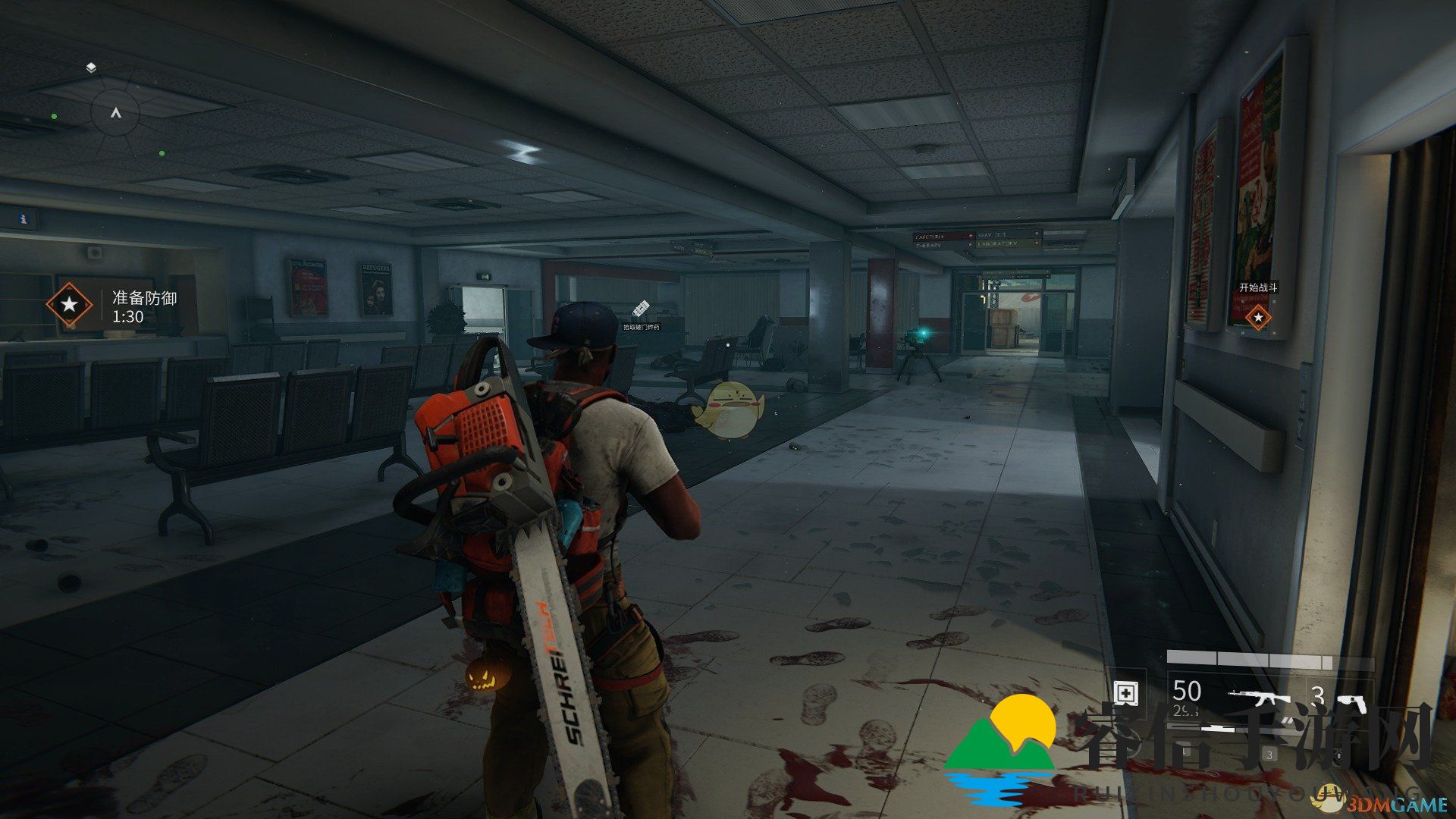
Task: Select the medkit icon
Action: (1125, 693)
